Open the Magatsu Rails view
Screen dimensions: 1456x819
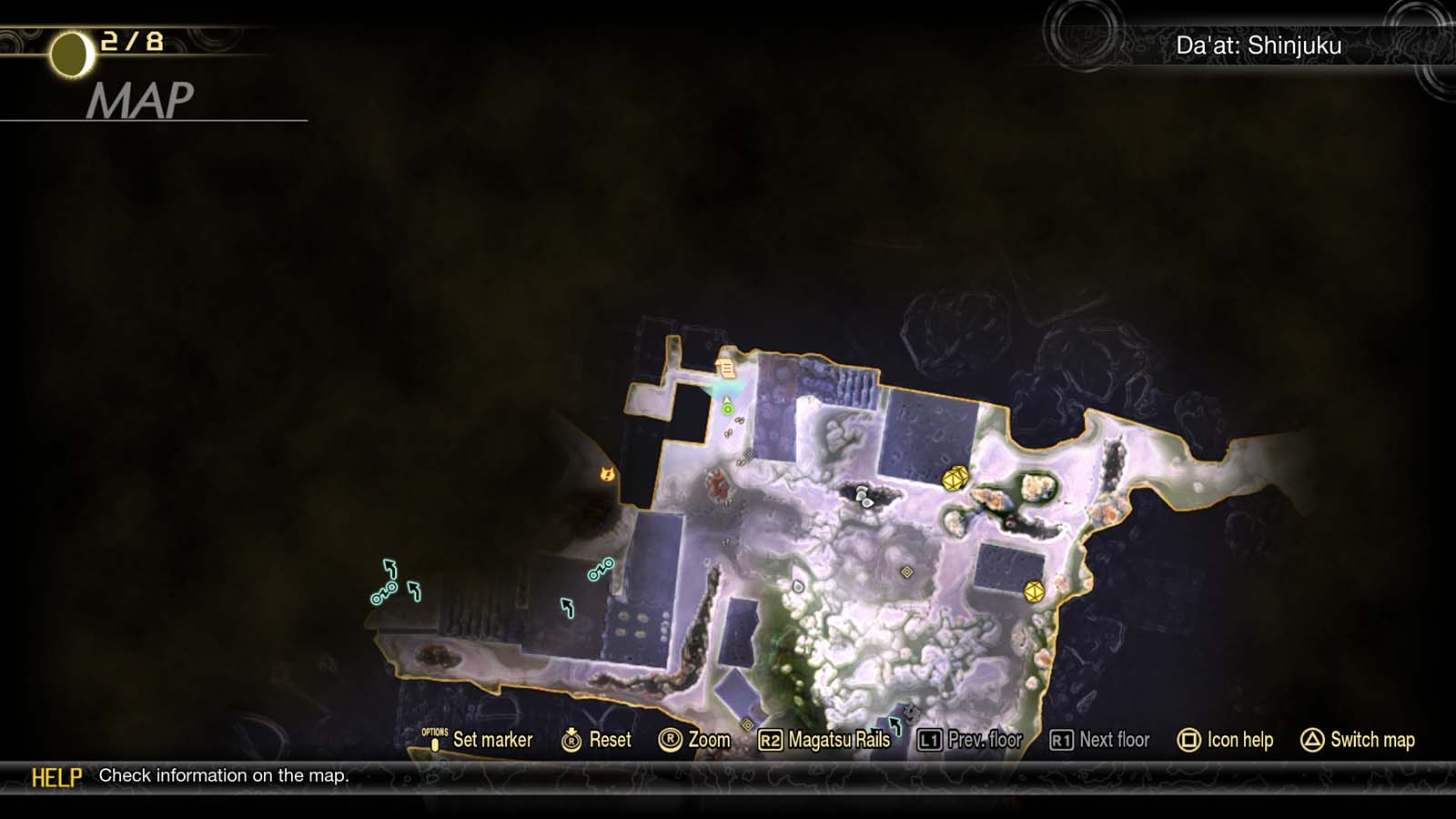tap(837, 740)
